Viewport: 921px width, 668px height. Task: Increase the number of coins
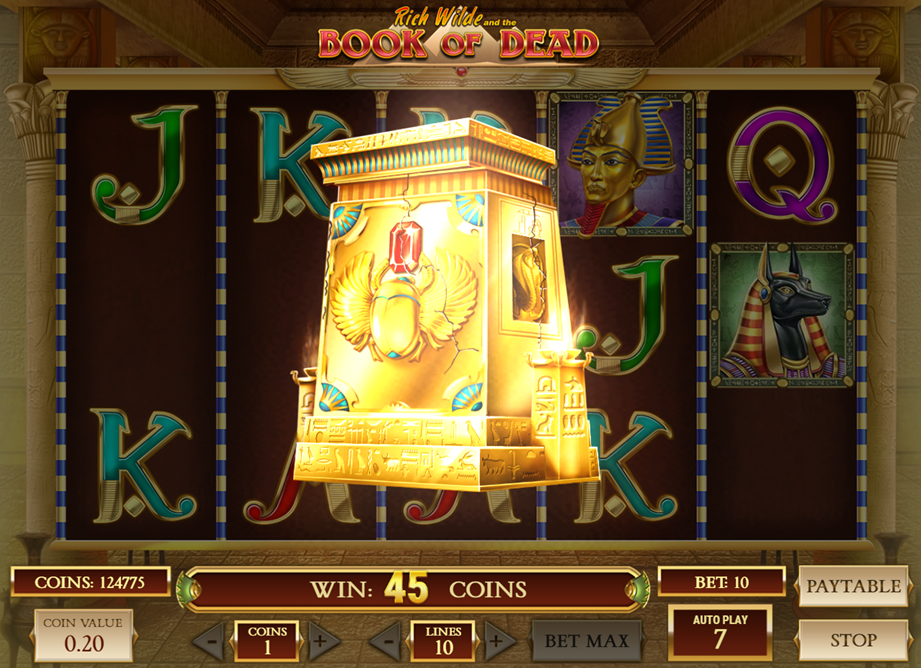tap(319, 640)
